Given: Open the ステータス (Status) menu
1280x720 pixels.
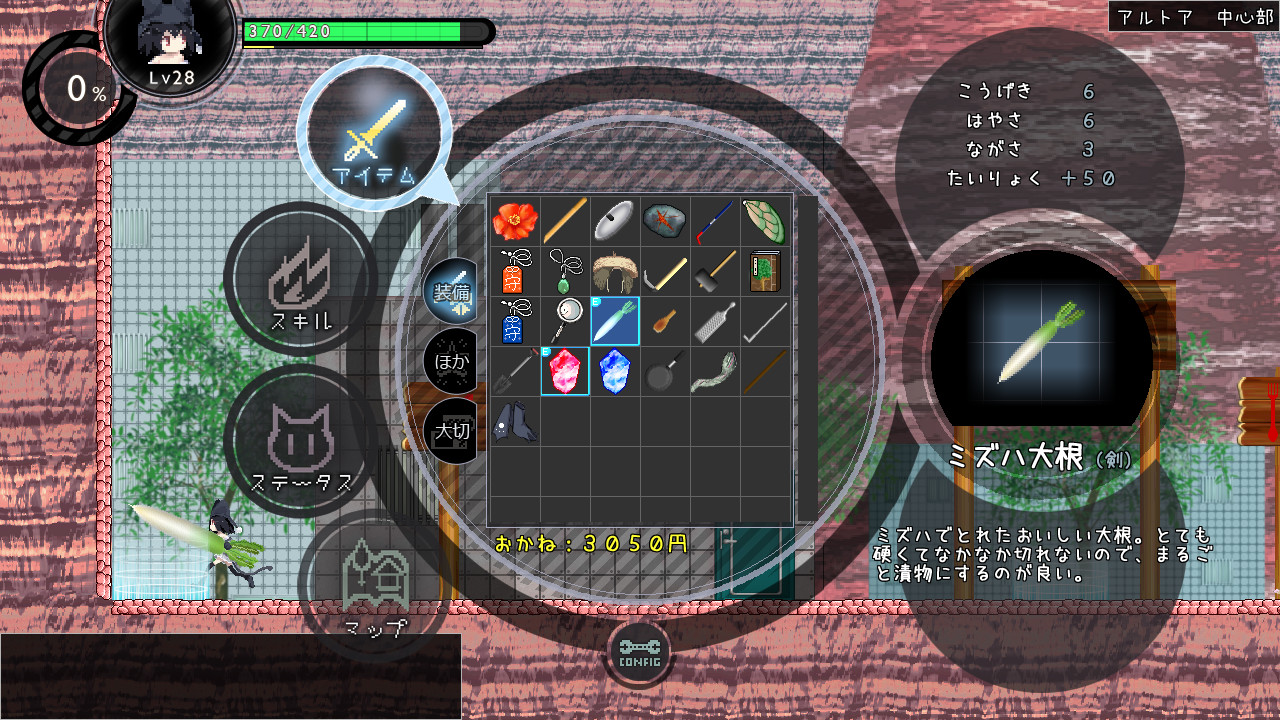Looking at the screenshot, I should (x=301, y=442).
